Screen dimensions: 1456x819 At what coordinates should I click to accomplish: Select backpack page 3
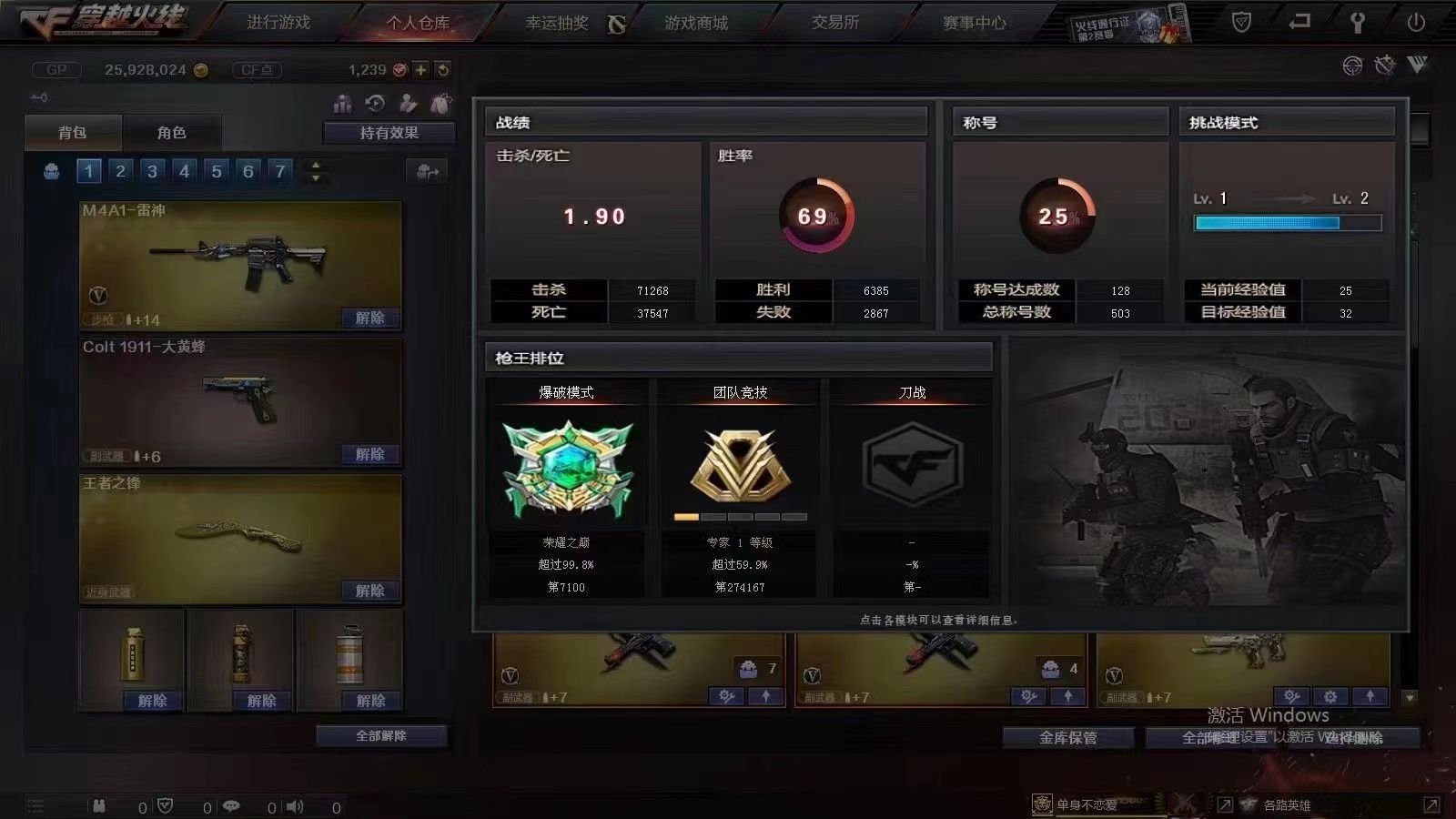coord(152,170)
